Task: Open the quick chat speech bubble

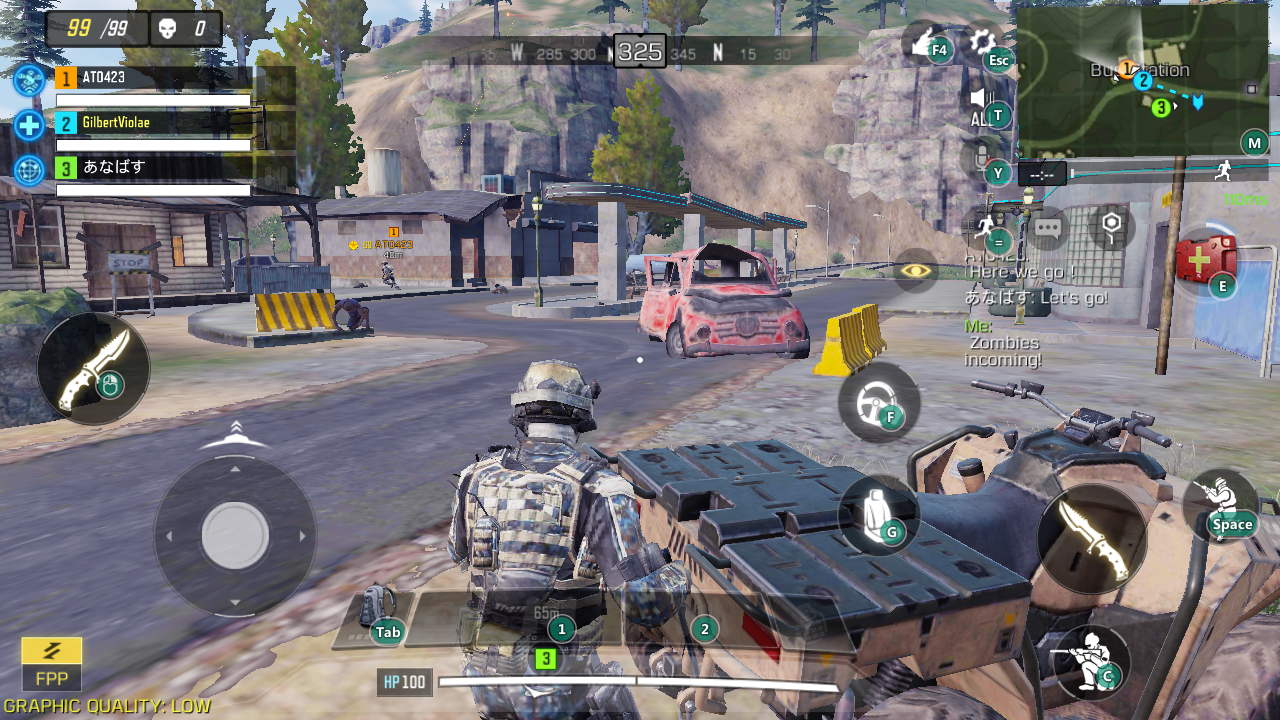Action: [x=1047, y=228]
